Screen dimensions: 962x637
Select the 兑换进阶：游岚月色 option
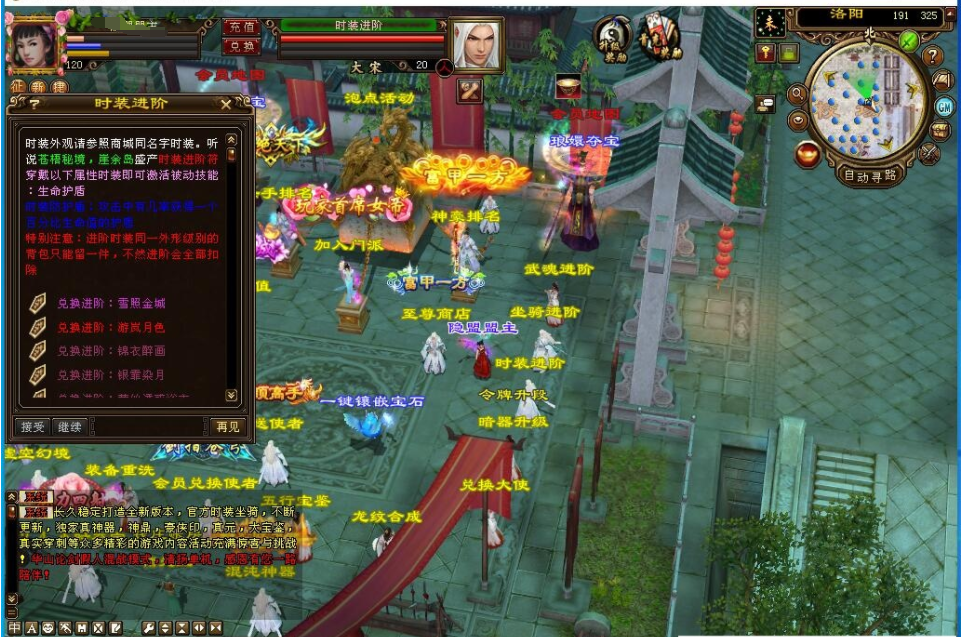111,327
